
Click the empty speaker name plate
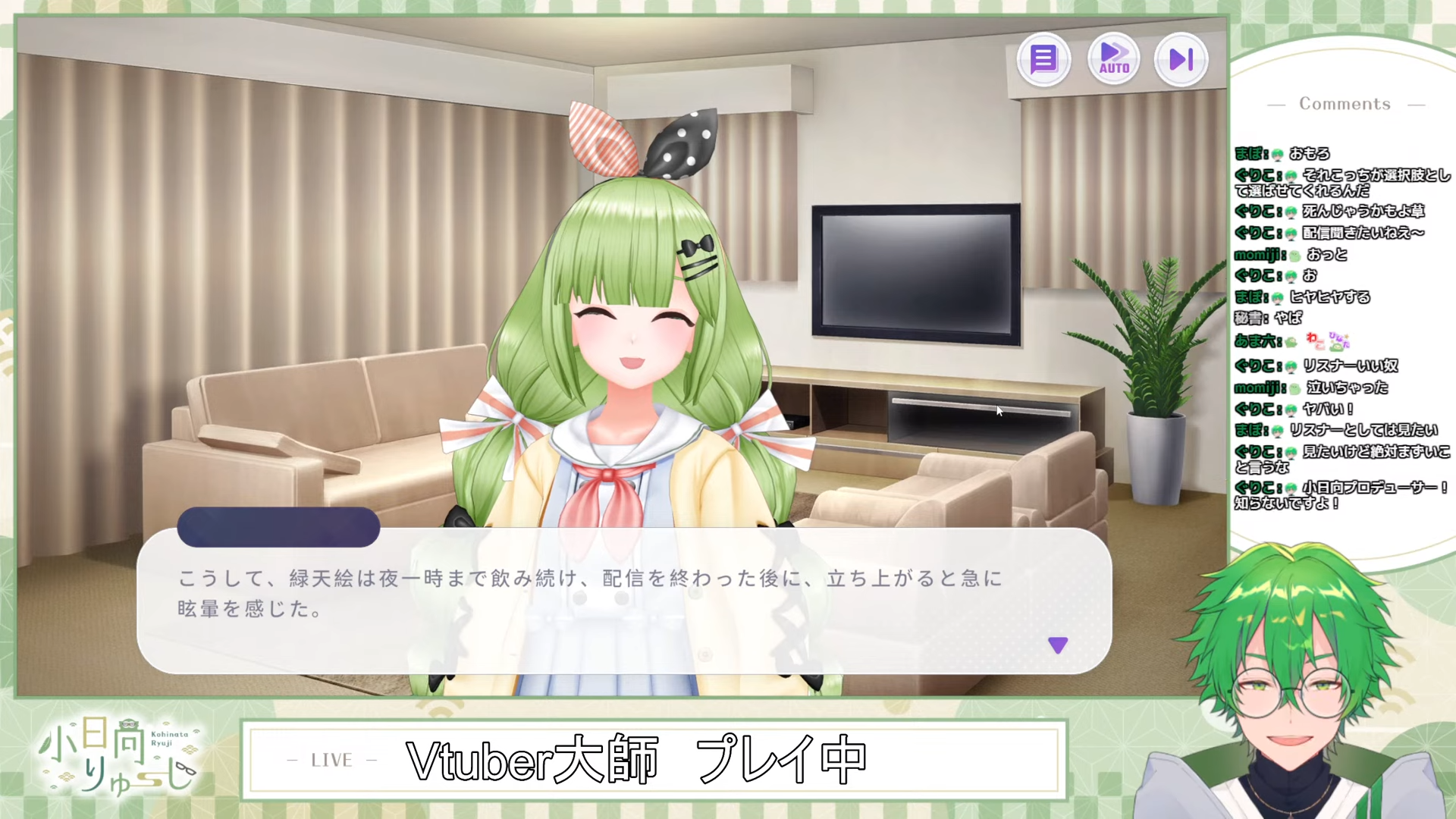point(278,527)
